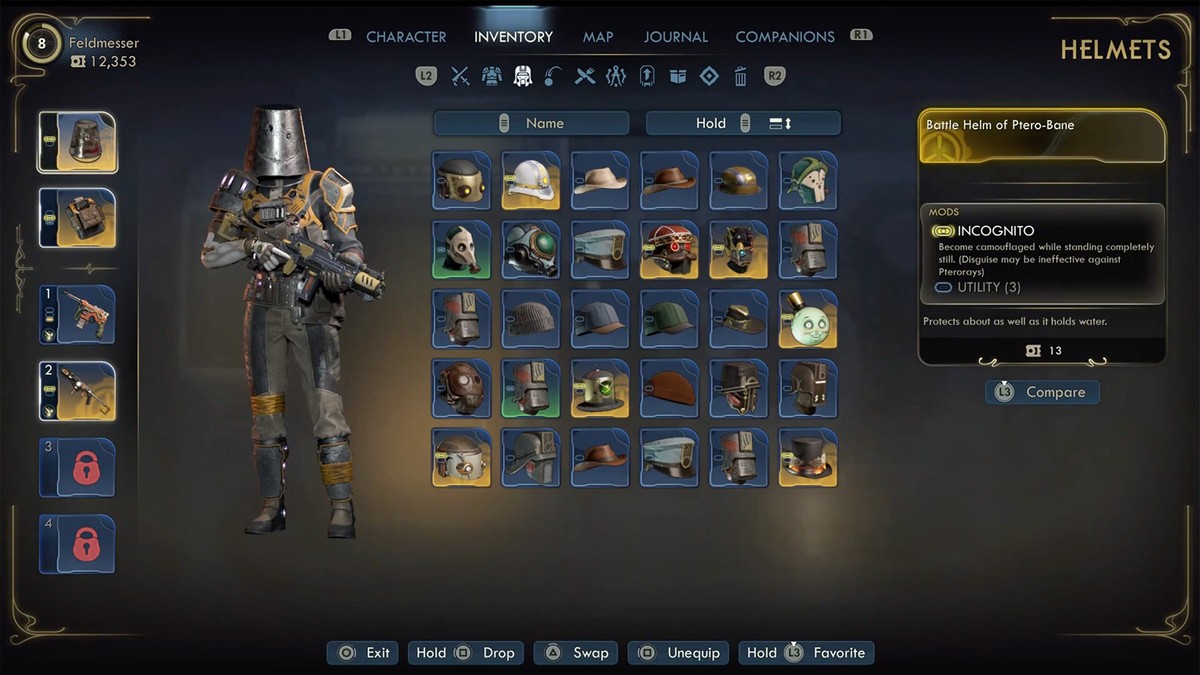
Task: Choose weapon slot 1 orange pistol
Action: point(77,315)
